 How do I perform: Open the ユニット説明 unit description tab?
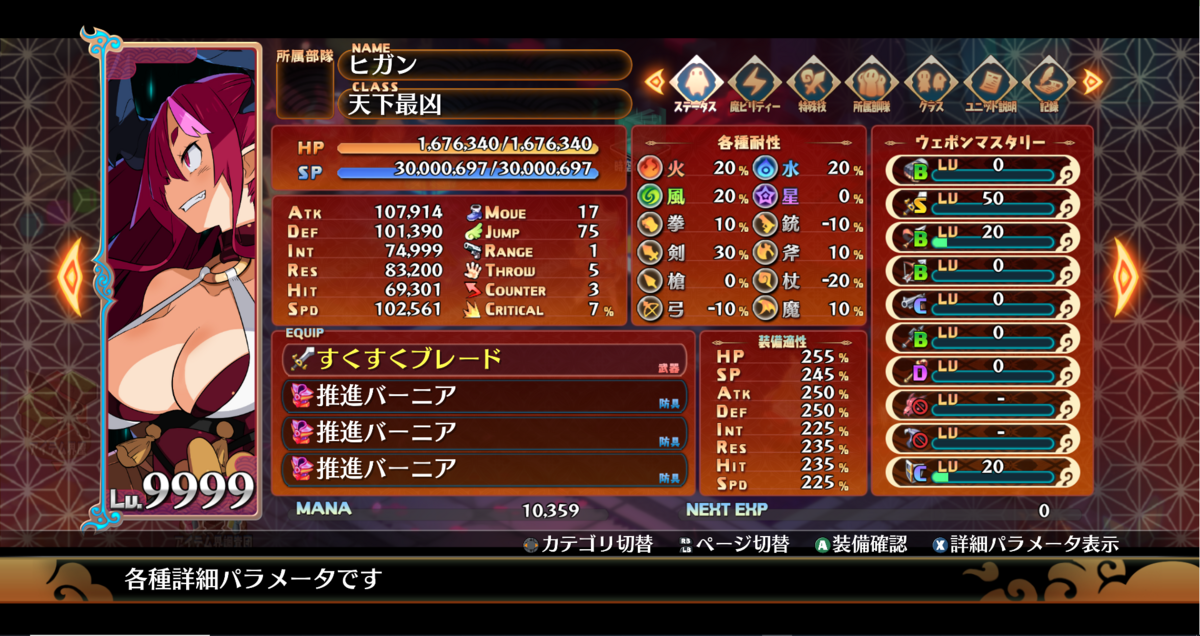click(990, 82)
